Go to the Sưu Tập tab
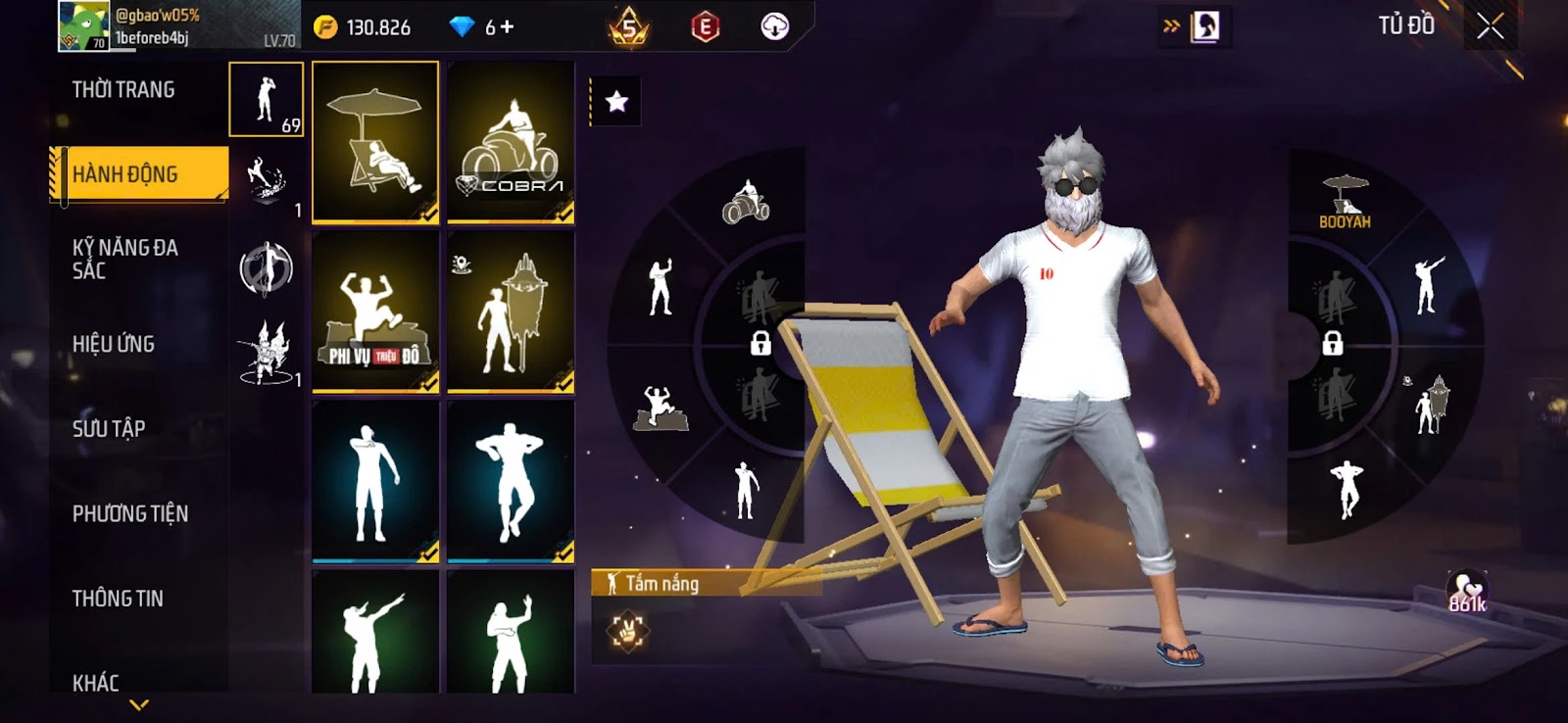This screenshot has width=1568, height=723. click(109, 429)
